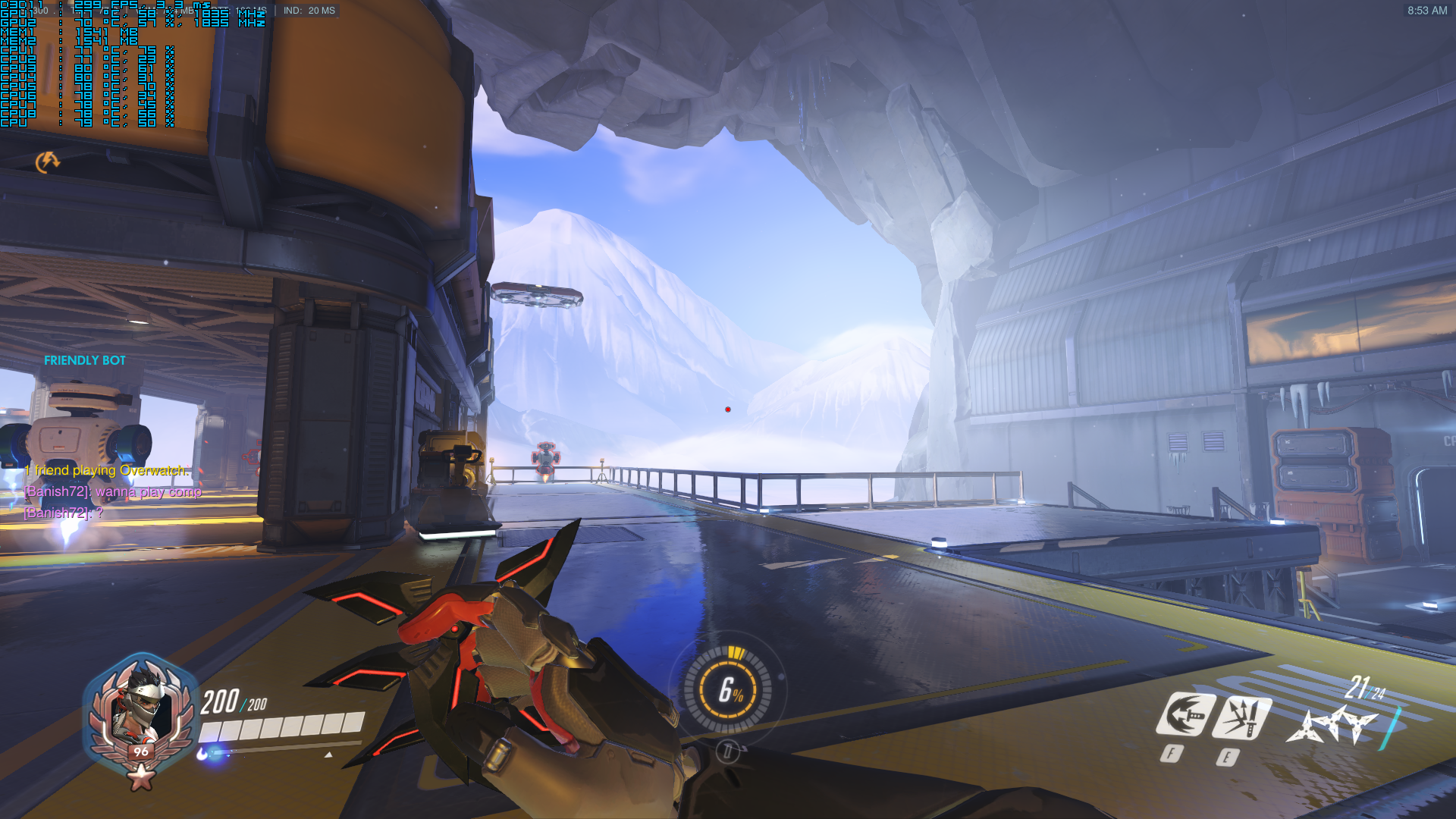Image resolution: width=1456 pixels, height=819 pixels.
Task: Activate the Swift Strike ability icon
Action: coord(1185,714)
